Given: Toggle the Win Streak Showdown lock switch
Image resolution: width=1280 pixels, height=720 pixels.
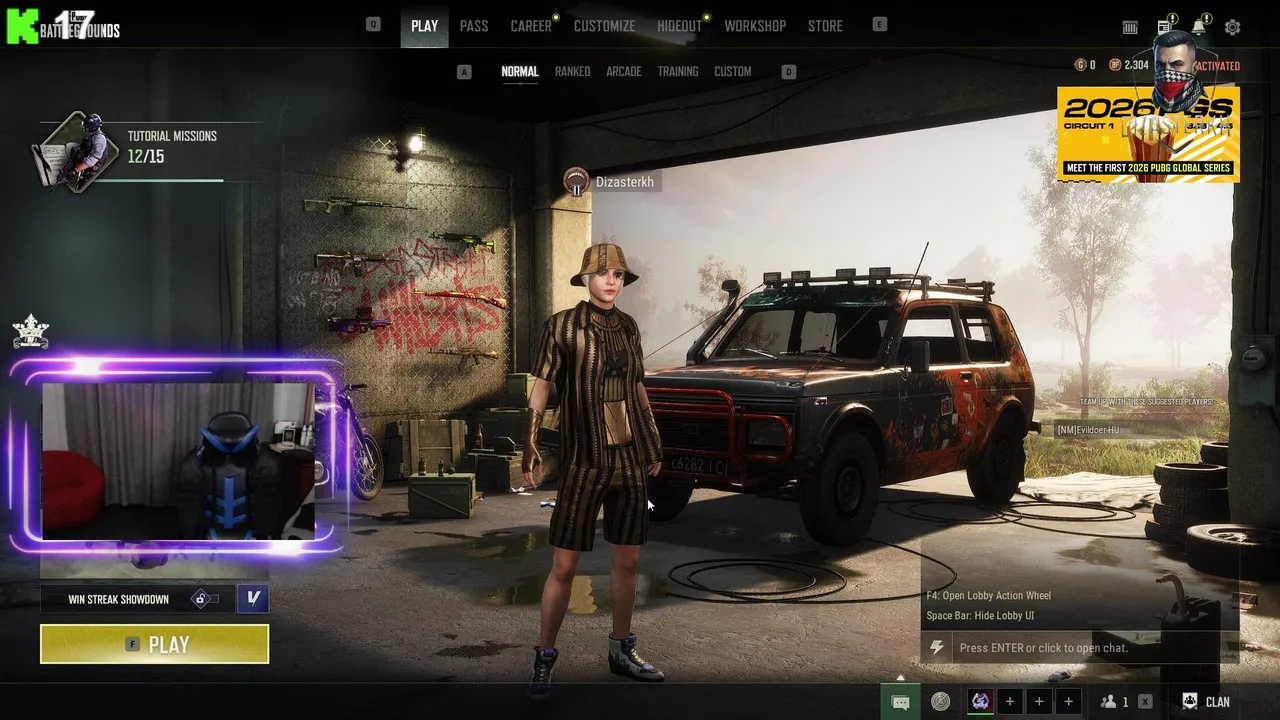Looking at the screenshot, I should [204, 599].
